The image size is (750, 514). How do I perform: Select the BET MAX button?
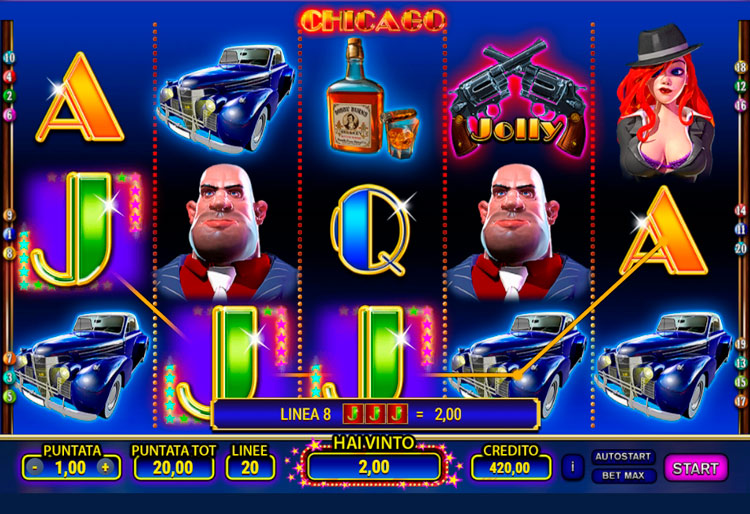click(624, 475)
